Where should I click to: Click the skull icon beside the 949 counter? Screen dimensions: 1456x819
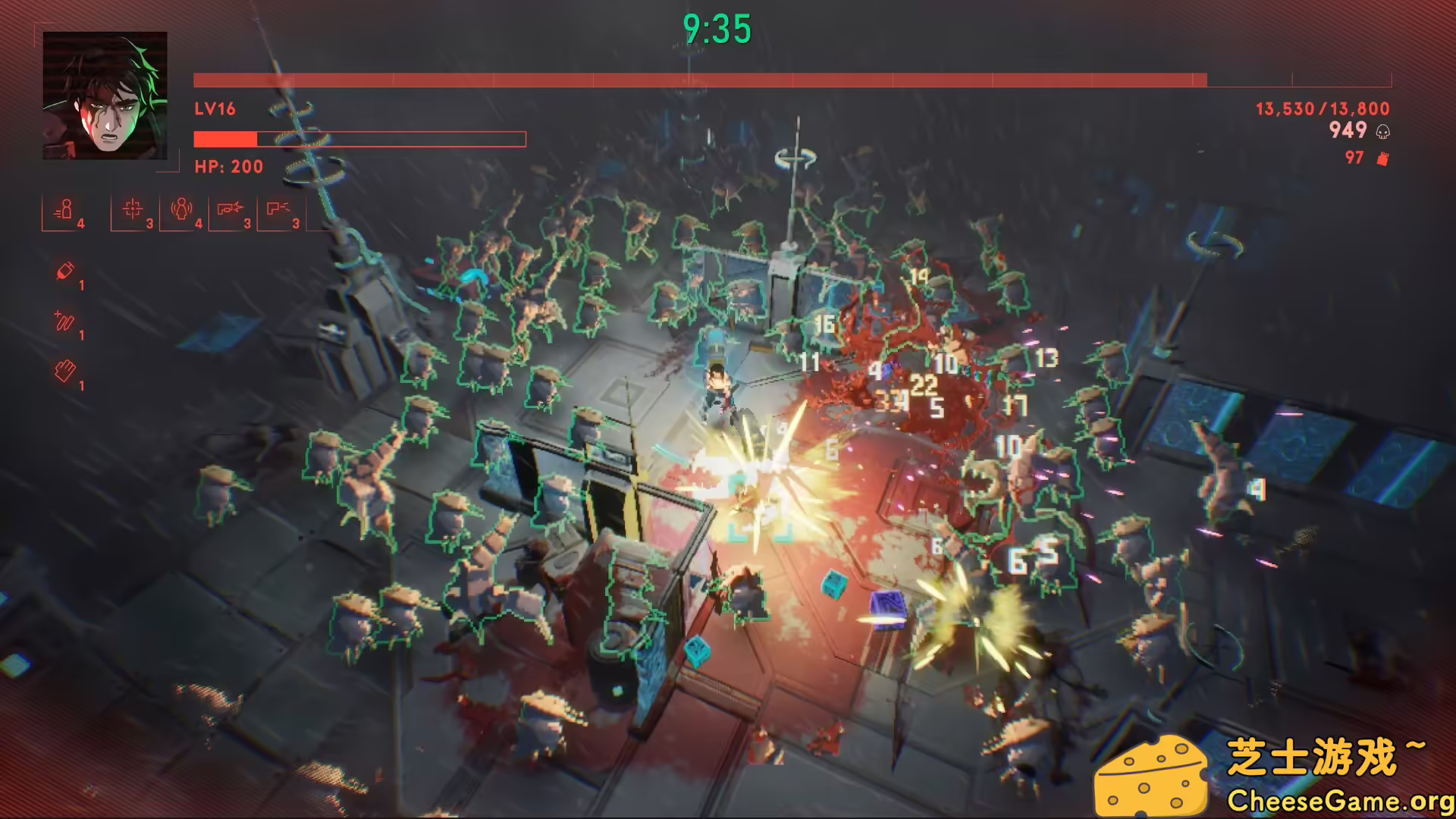tap(1382, 131)
